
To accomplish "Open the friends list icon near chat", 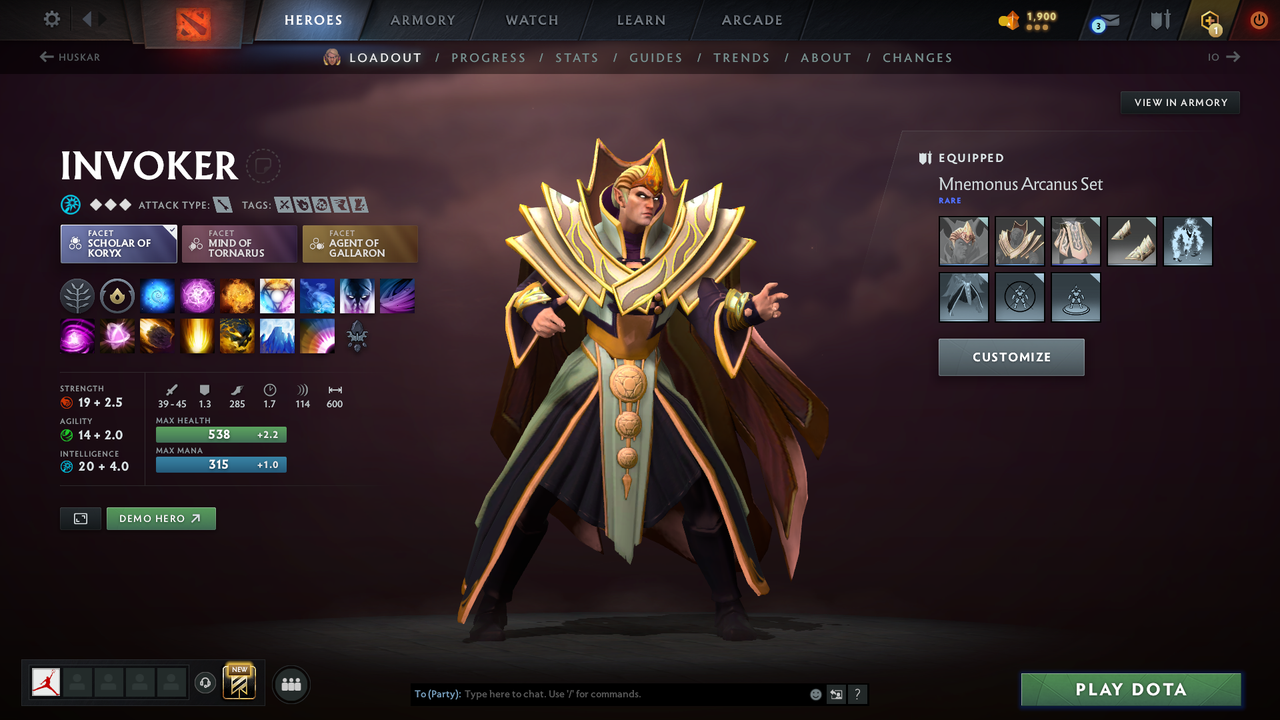I will 290,683.
